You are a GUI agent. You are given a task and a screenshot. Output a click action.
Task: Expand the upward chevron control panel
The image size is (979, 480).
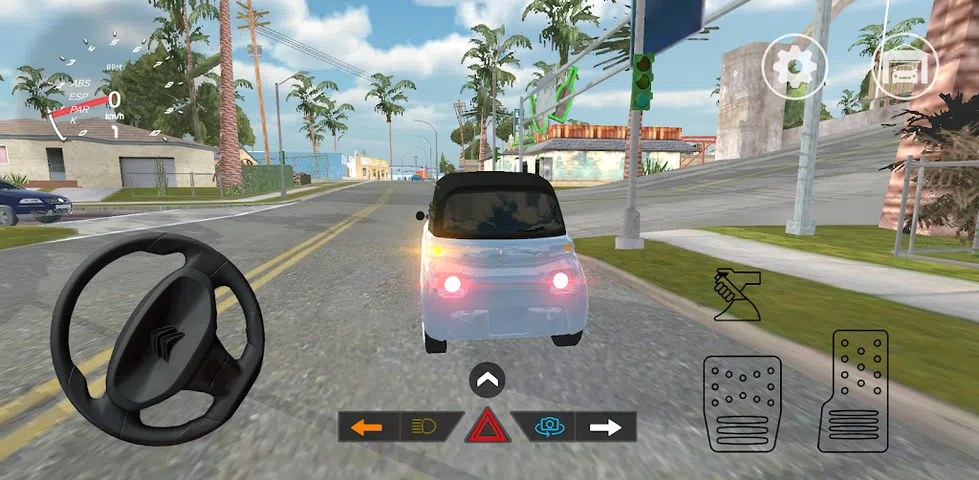[487, 380]
